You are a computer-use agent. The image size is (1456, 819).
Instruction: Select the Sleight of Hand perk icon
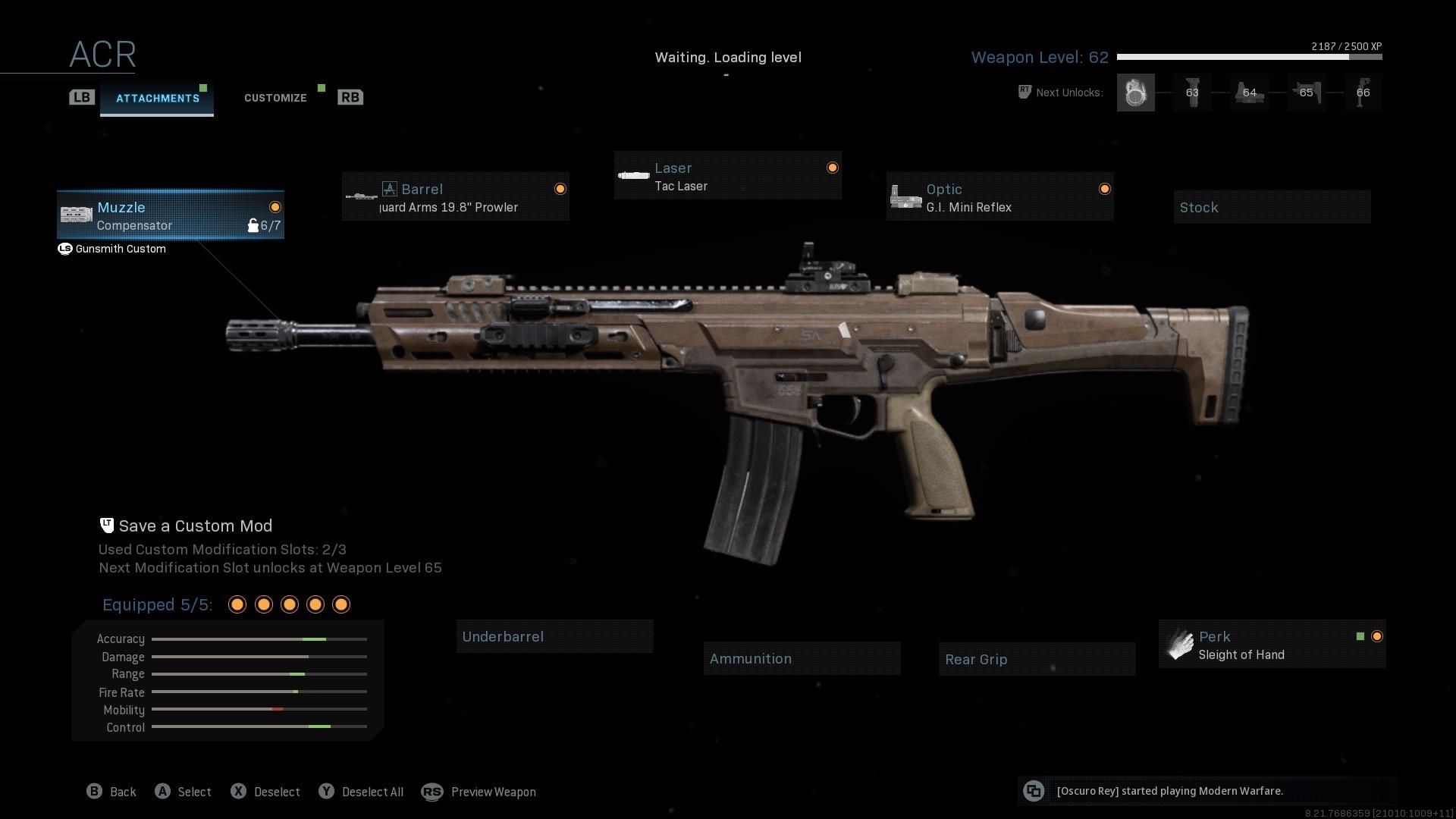pyautogui.click(x=1180, y=645)
